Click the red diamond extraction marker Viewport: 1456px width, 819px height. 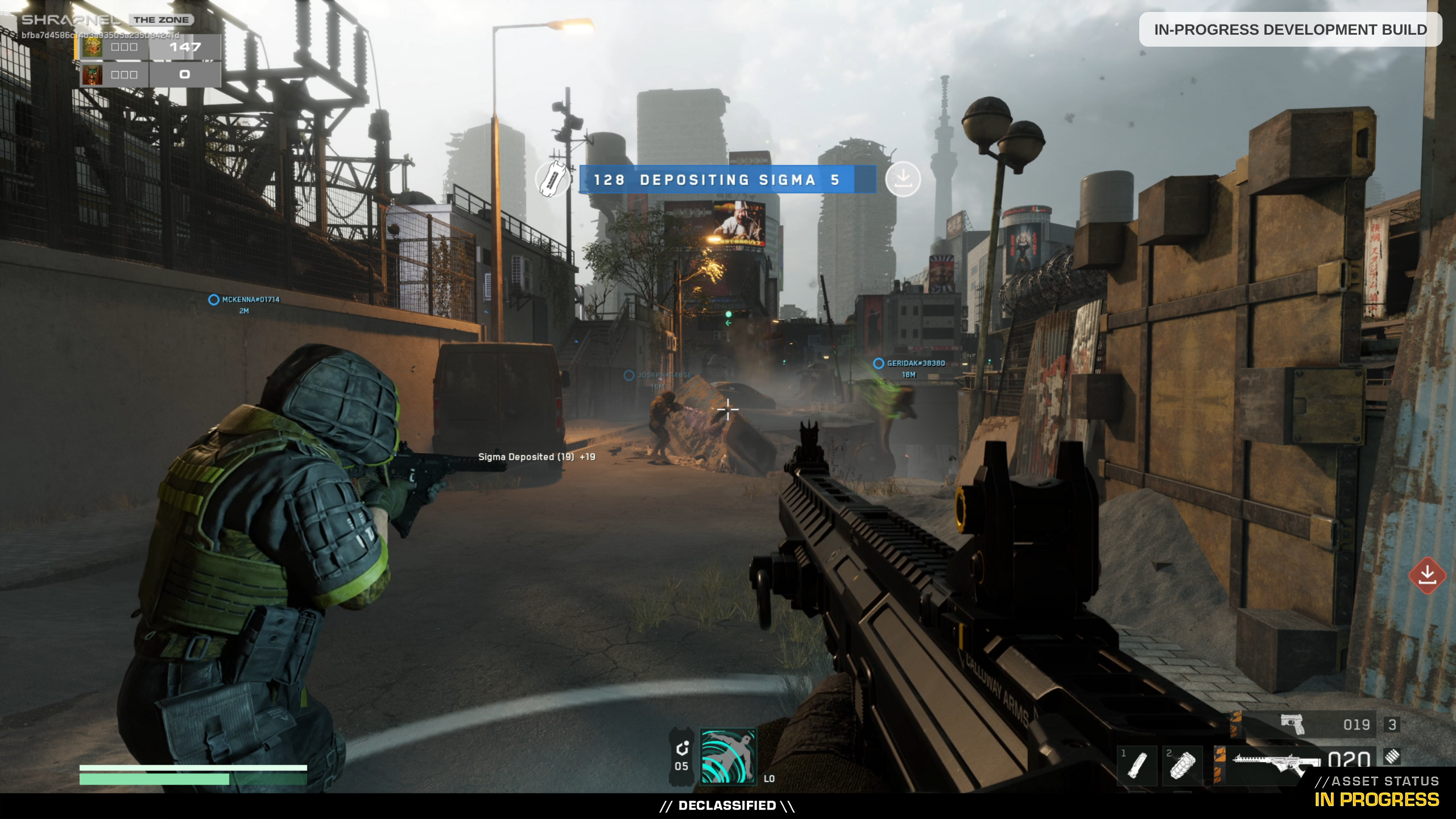[1427, 576]
